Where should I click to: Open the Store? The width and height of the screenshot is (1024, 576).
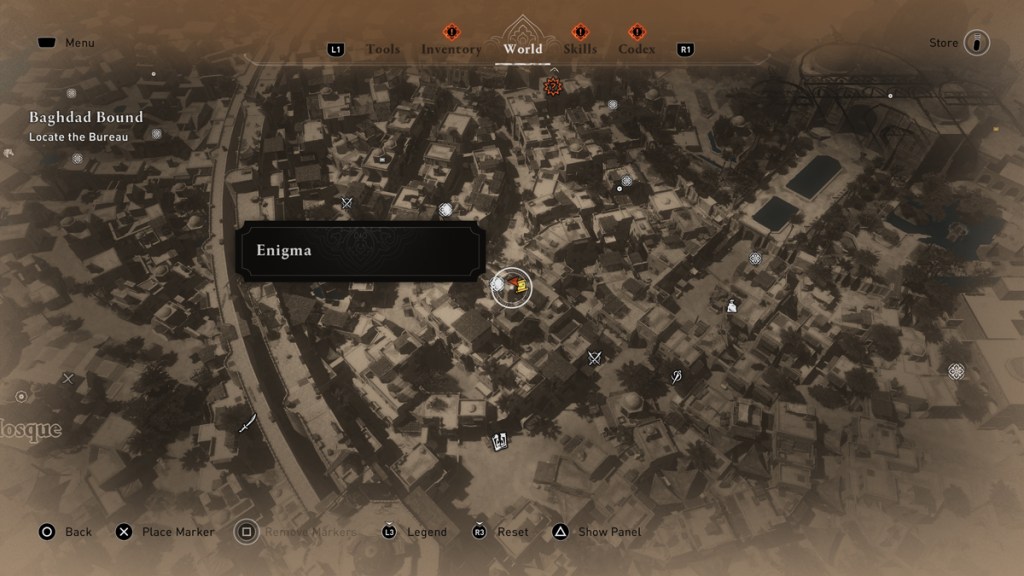tap(976, 43)
